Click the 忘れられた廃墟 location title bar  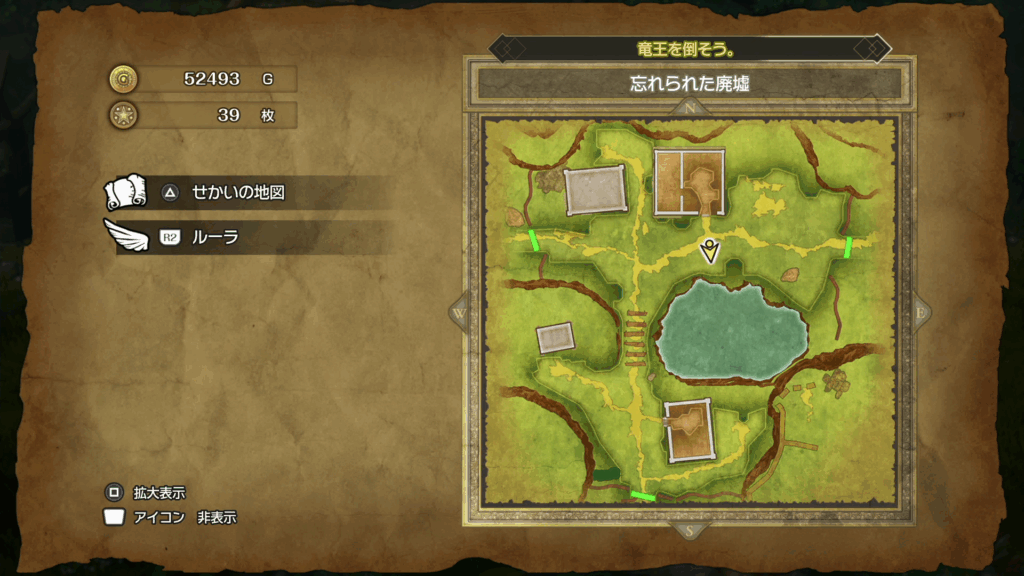(x=689, y=84)
